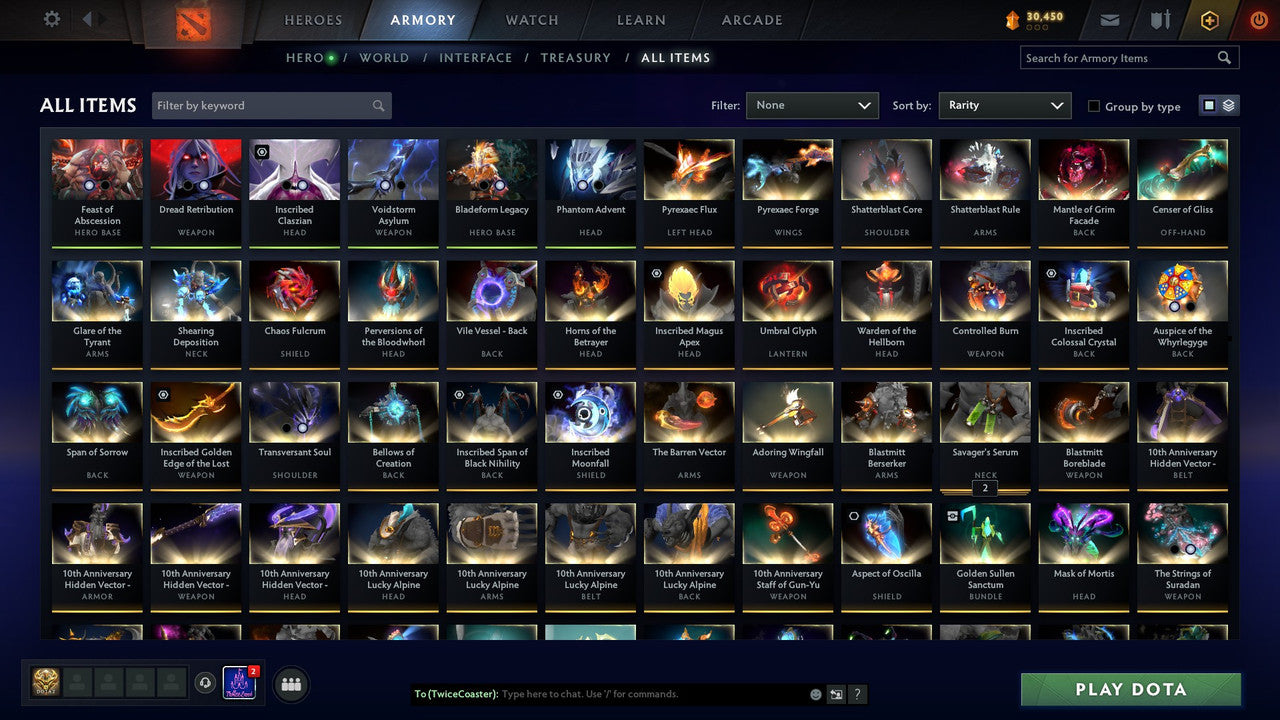Select the ARCADE menu item
This screenshot has height=720, width=1280.
click(x=751, y=20)
